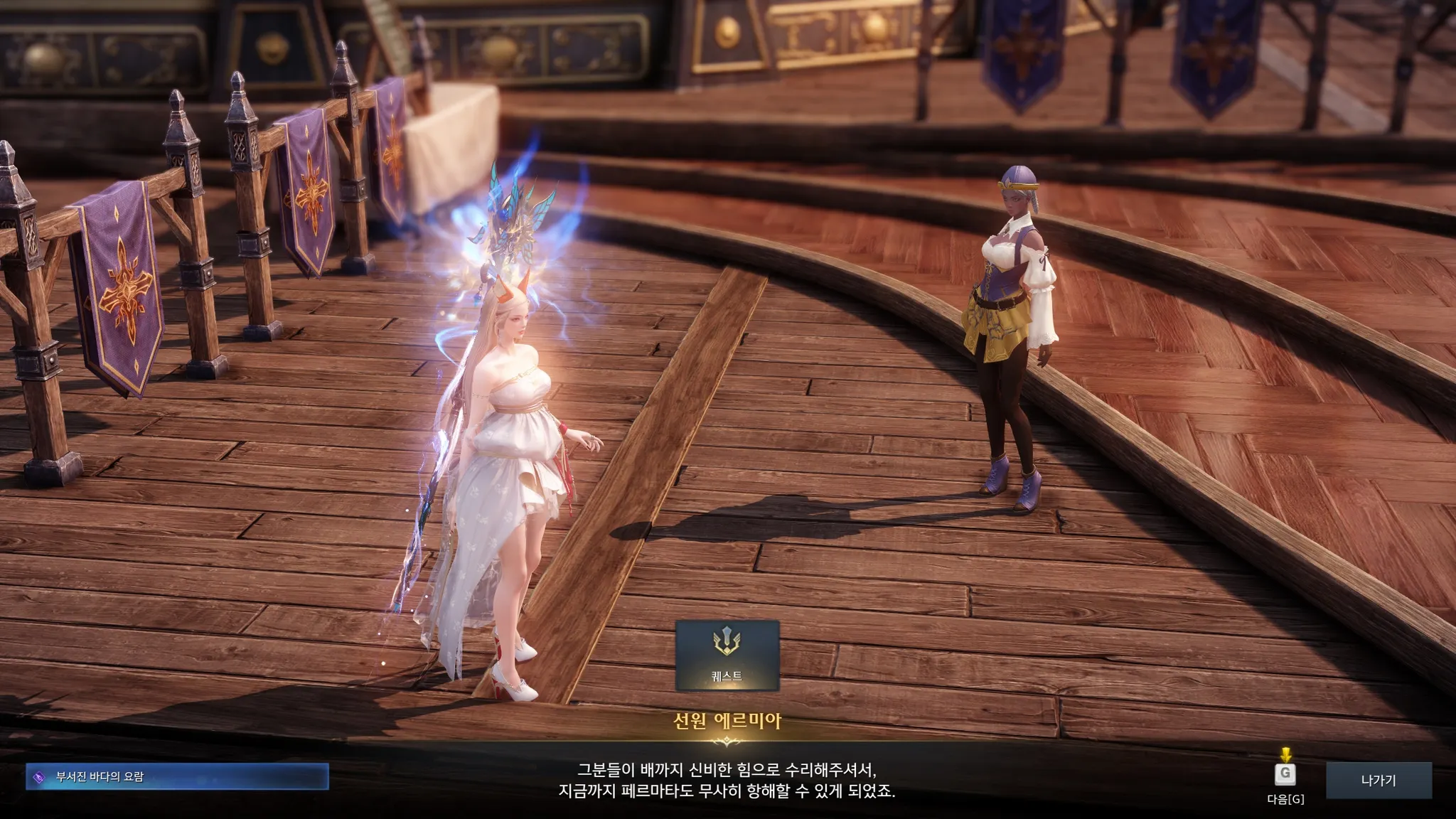Select the 퀘스트 (Quest) dialogue option

tap(727, 655)
